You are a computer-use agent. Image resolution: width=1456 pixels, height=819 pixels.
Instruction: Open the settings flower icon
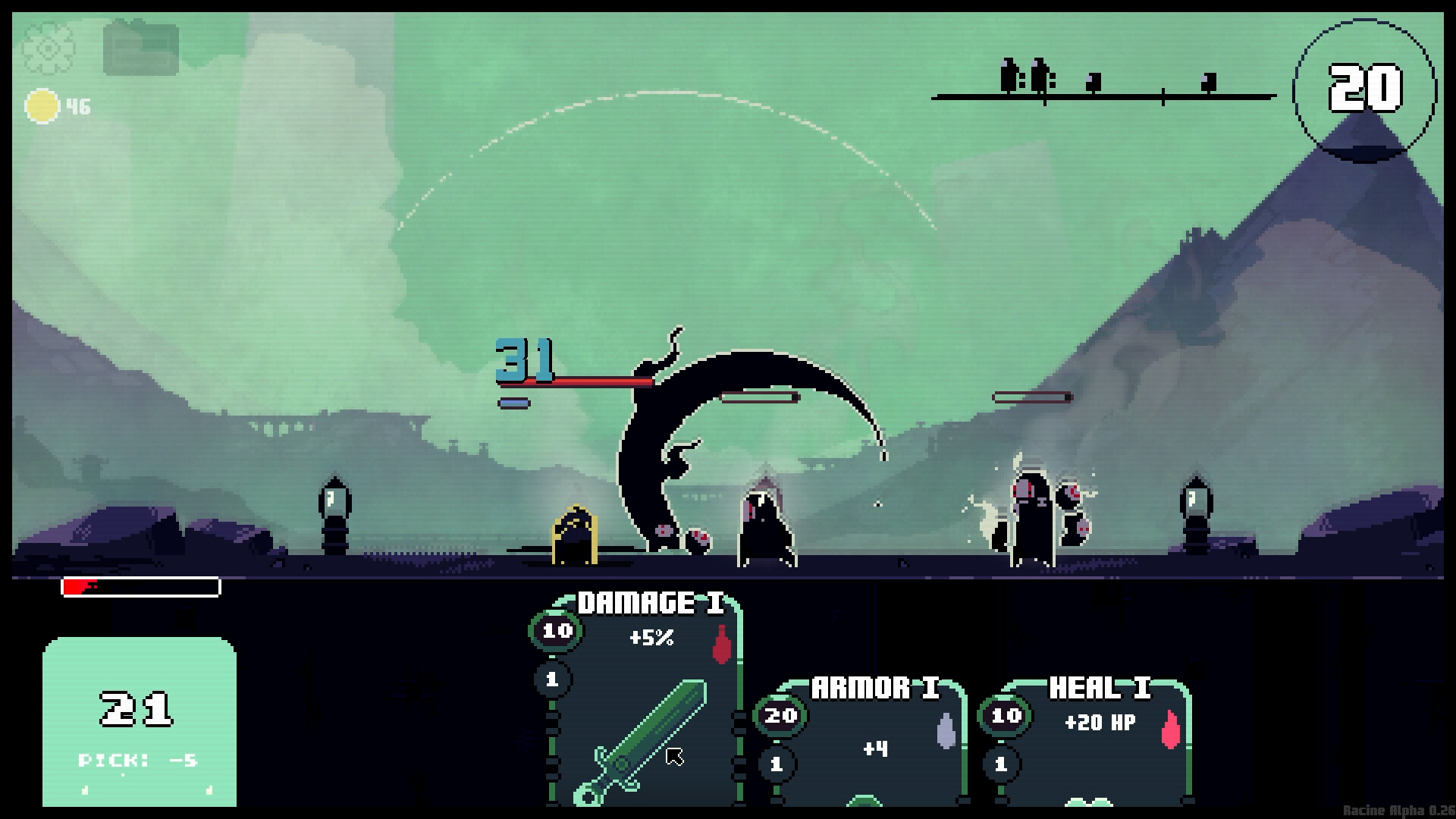48,50
